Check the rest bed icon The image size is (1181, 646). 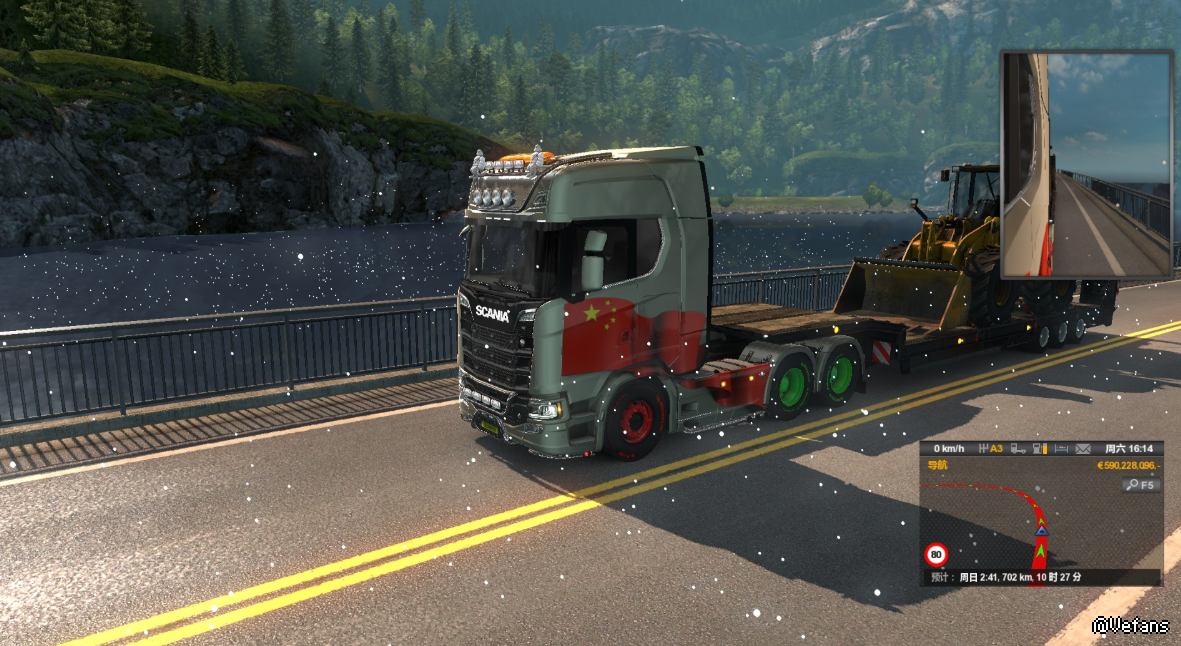[x=1063, y=449]
